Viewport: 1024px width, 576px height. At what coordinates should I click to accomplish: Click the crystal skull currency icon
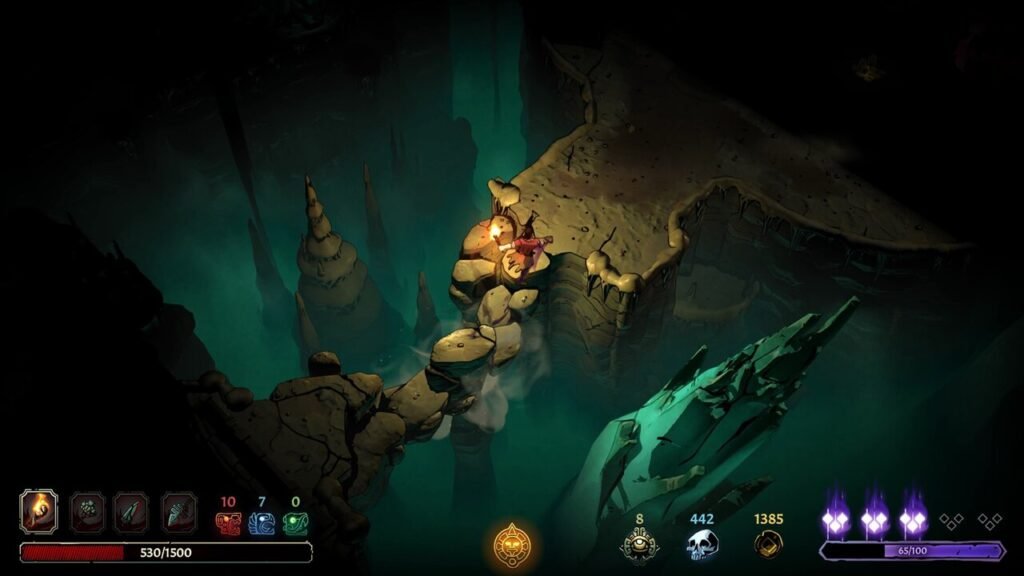pyautogui.click(x=702, y=545)
